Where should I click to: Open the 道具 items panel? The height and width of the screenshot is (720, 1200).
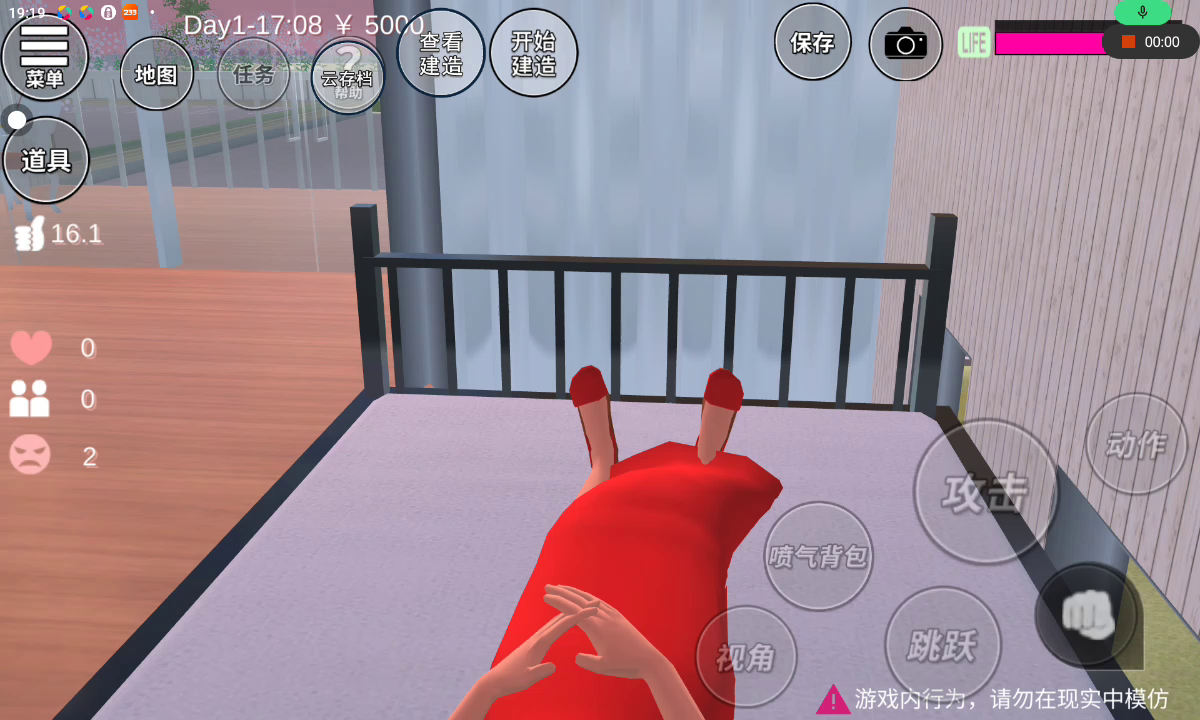(46, 160)
